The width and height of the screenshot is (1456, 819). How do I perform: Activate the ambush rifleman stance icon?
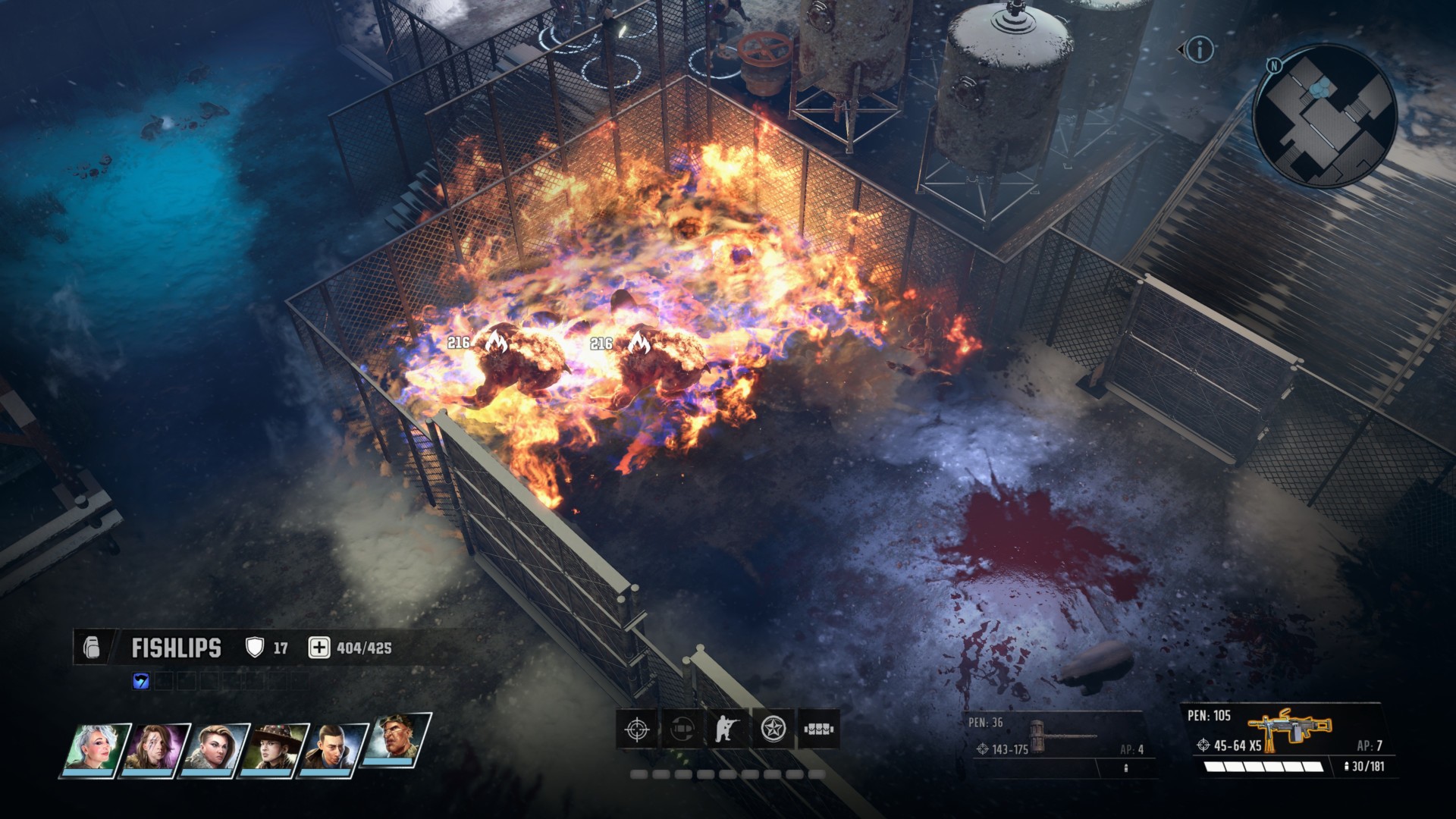pyautogui.click(x=727, y=730)
